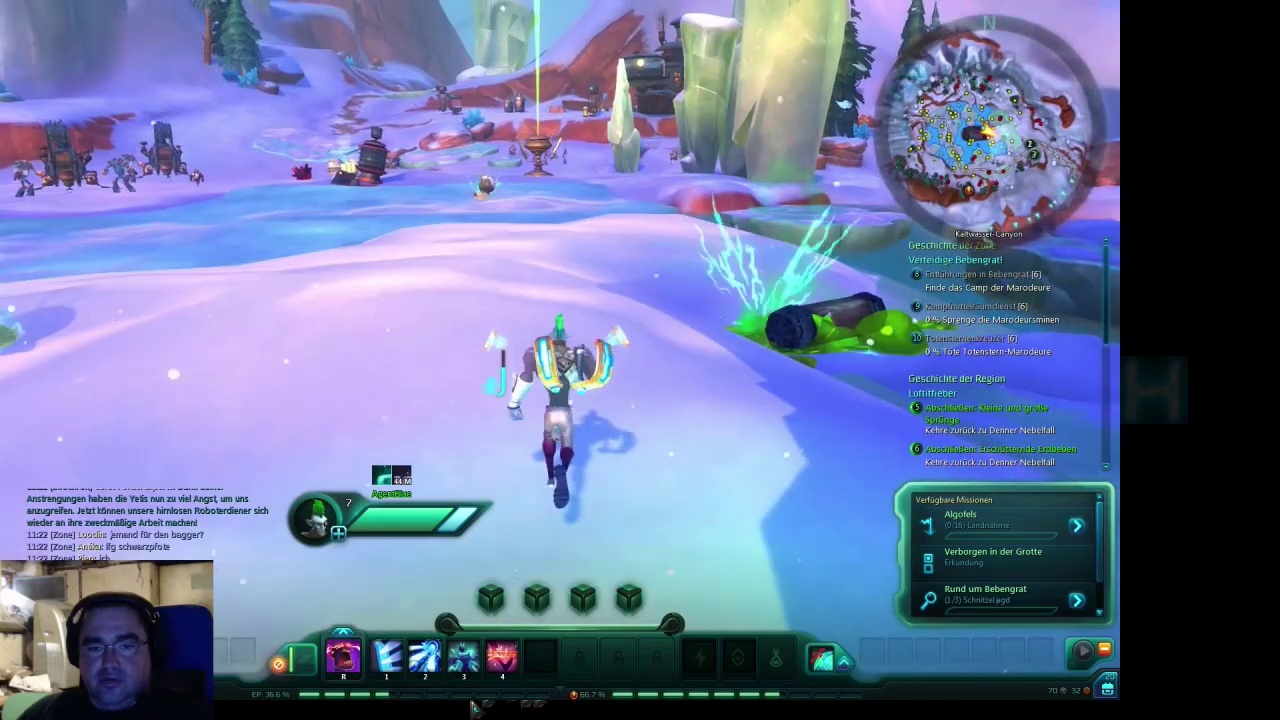
Task: Trigger the slot 3 ability icon
Action: 463,656
